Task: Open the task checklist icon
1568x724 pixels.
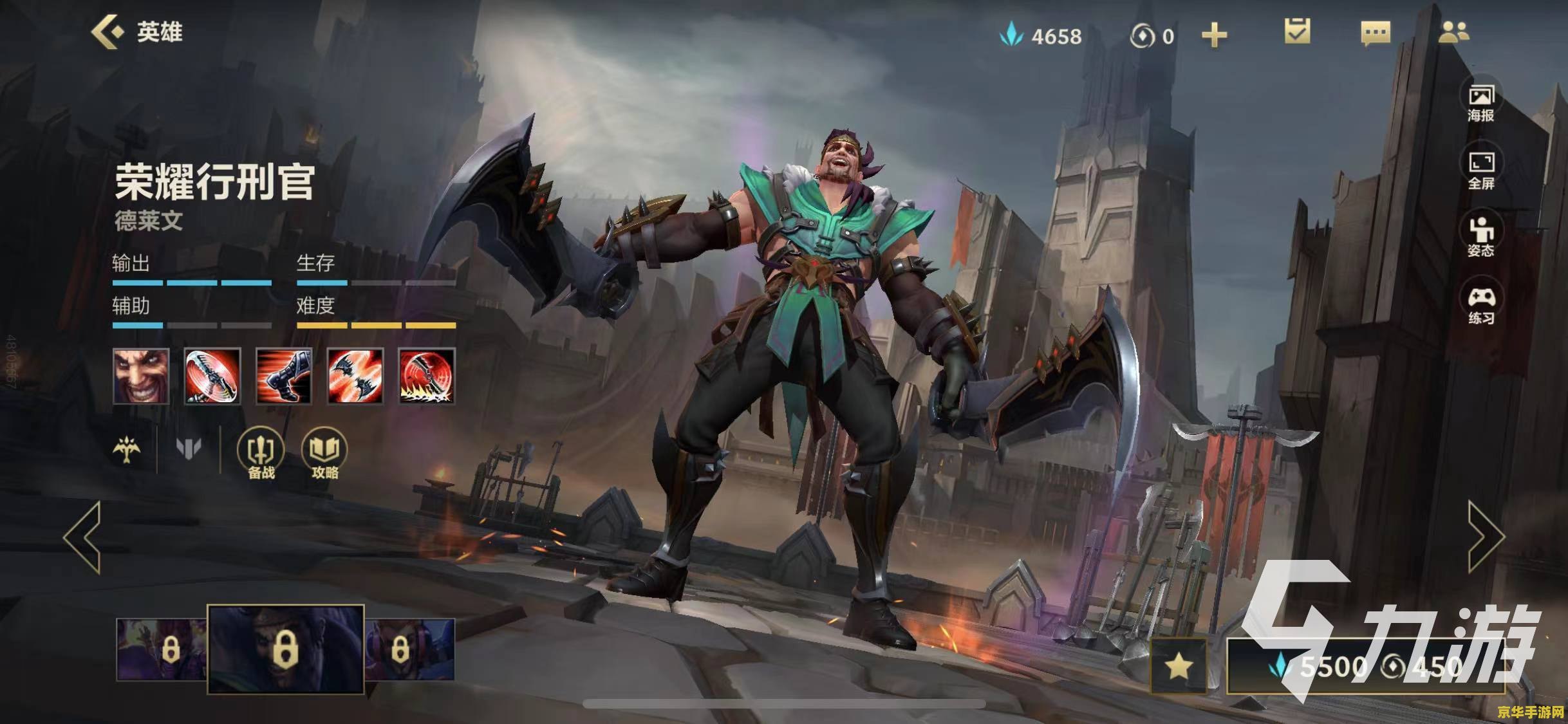Action: pos(1296,32)
